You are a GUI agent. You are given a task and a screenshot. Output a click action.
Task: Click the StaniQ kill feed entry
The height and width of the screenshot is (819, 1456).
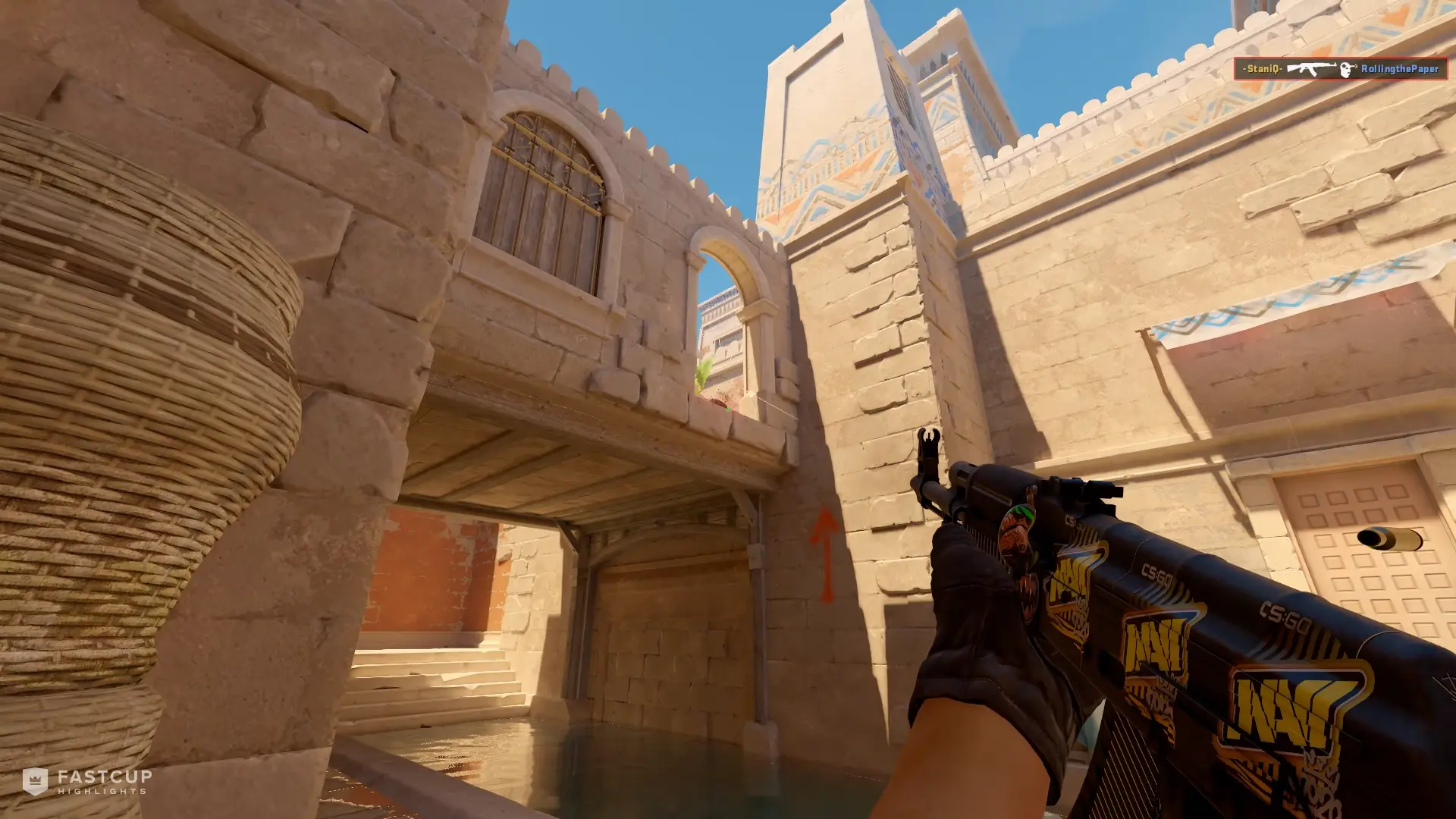1339,69
